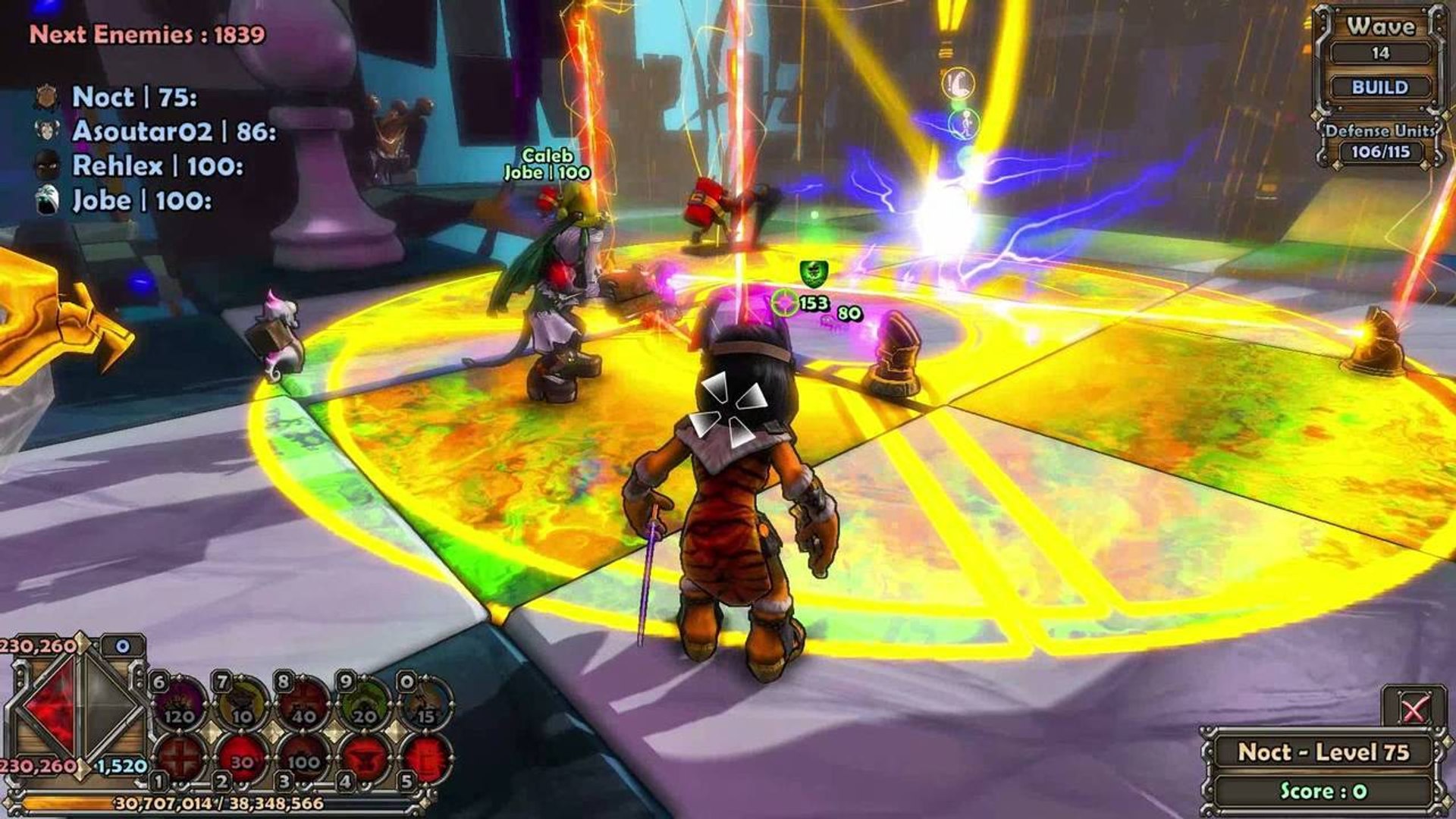Select the green slot 9 defense
This screenshot has height=819, width=1456.
(366, 702)
